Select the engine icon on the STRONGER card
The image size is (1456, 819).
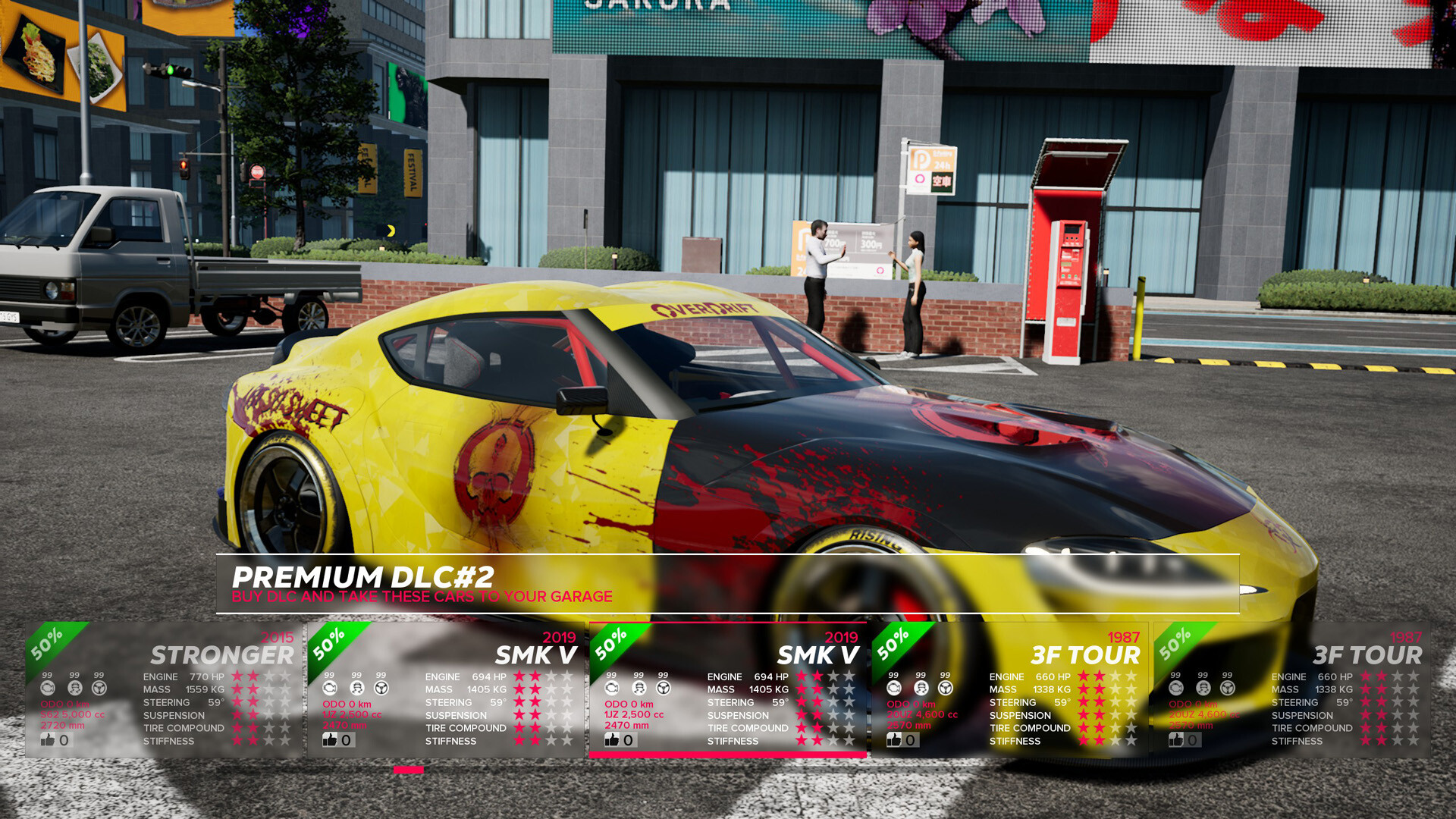[47, 689]
